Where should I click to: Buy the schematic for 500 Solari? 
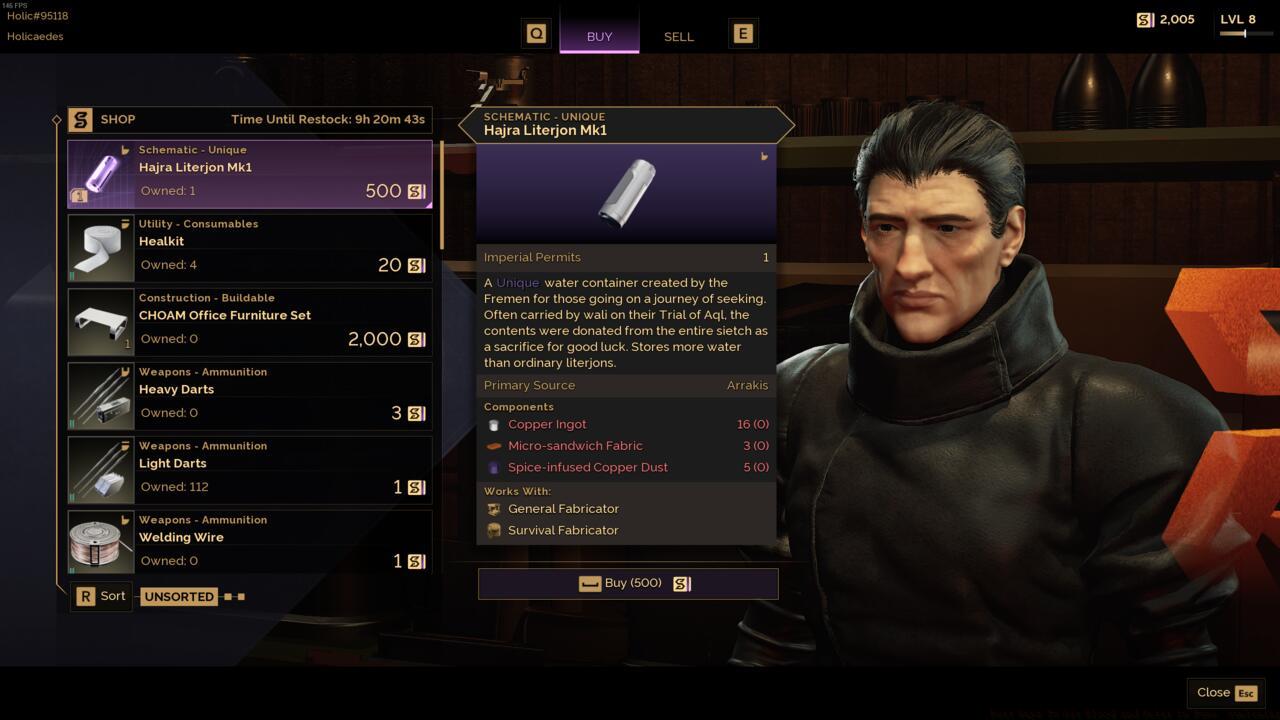click(x=628, y=584)
